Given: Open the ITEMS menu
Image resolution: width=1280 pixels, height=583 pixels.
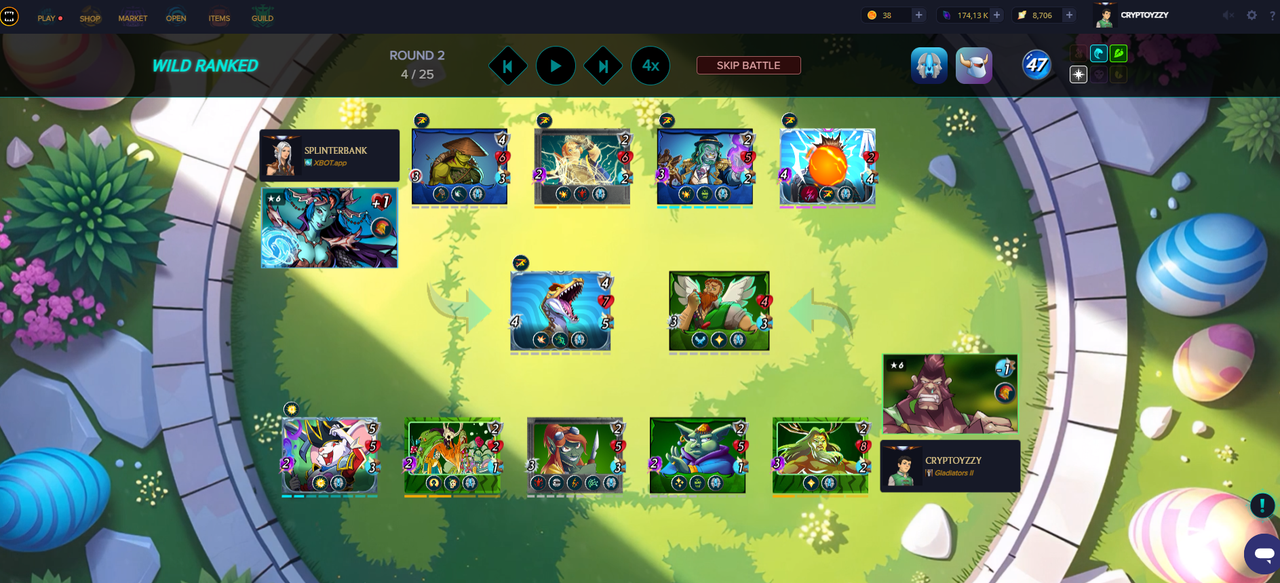Looking at the screenshot, I should [x=219, y=18].
